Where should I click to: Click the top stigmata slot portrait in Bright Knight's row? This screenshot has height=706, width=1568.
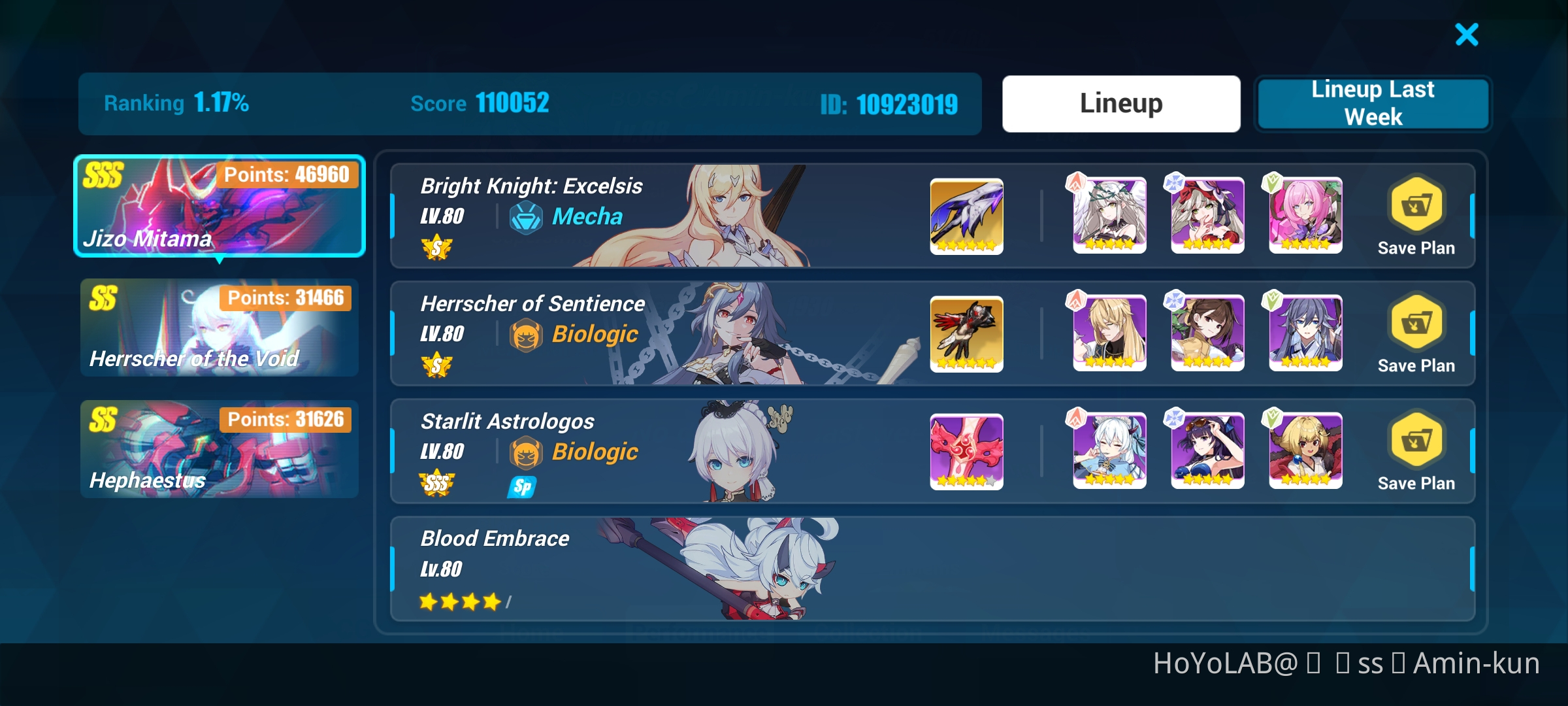click(x=1107, y=216)
